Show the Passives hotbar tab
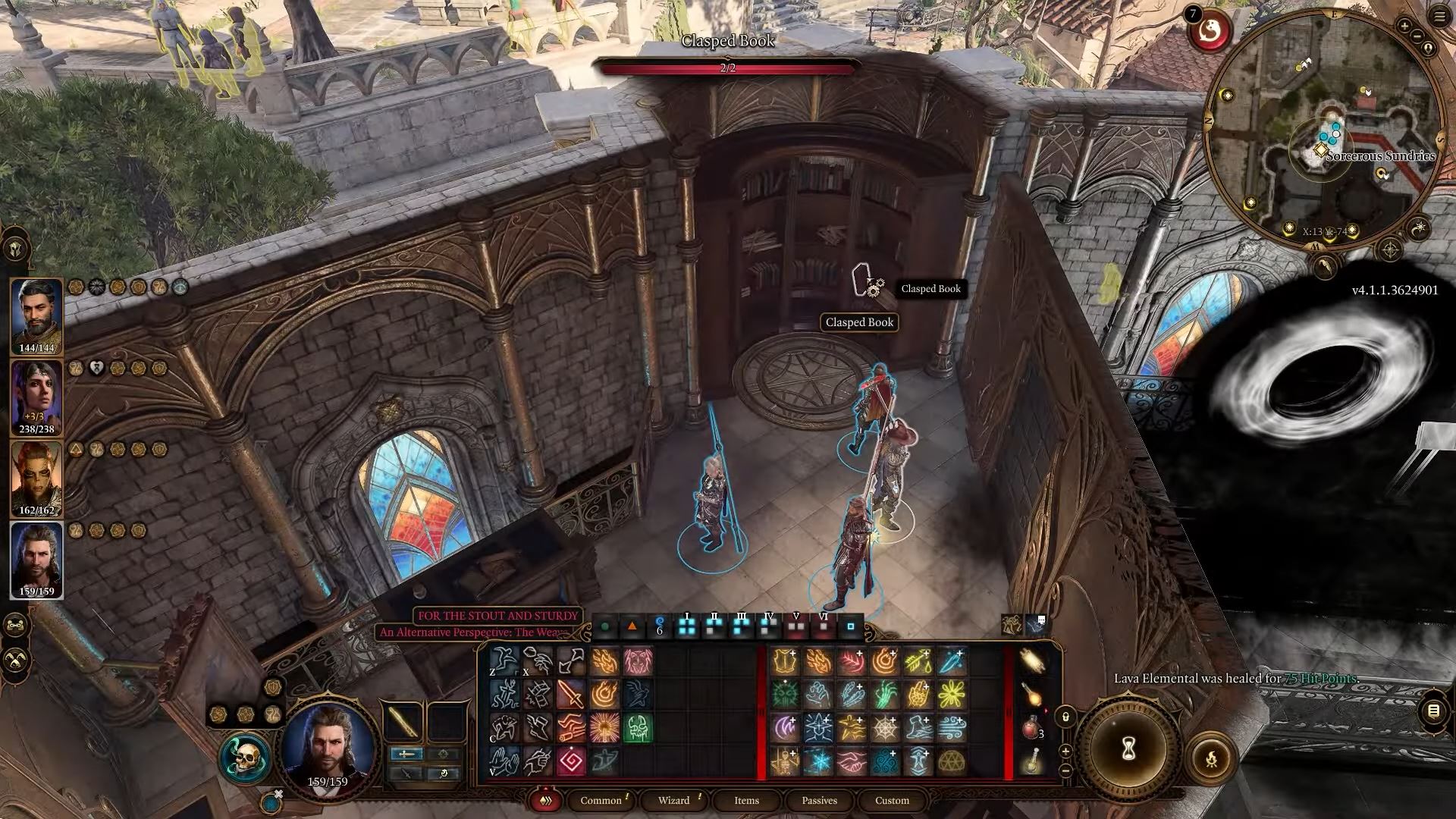 tap(819, 800)
